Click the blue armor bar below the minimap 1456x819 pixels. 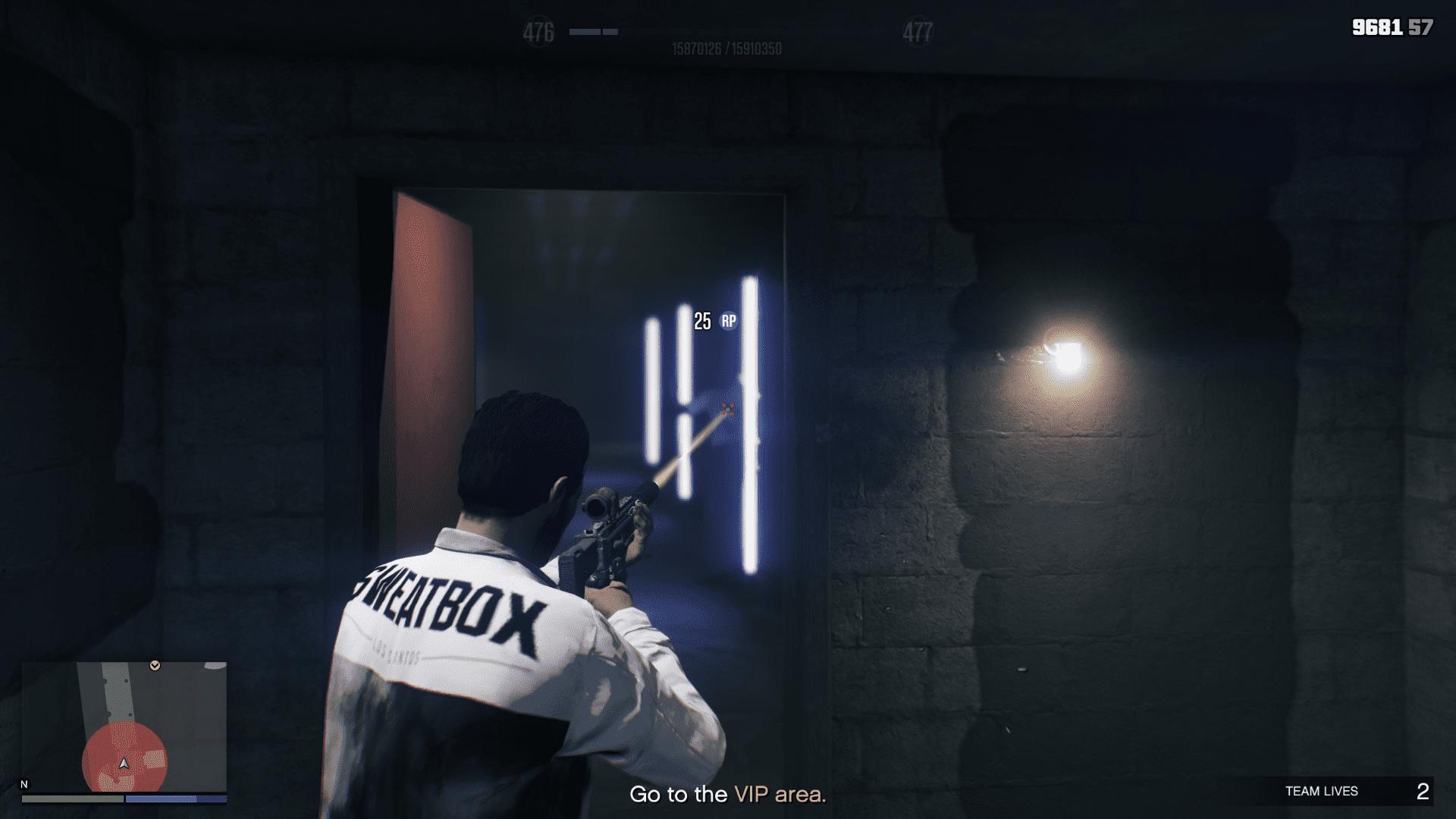click(175, 799)
